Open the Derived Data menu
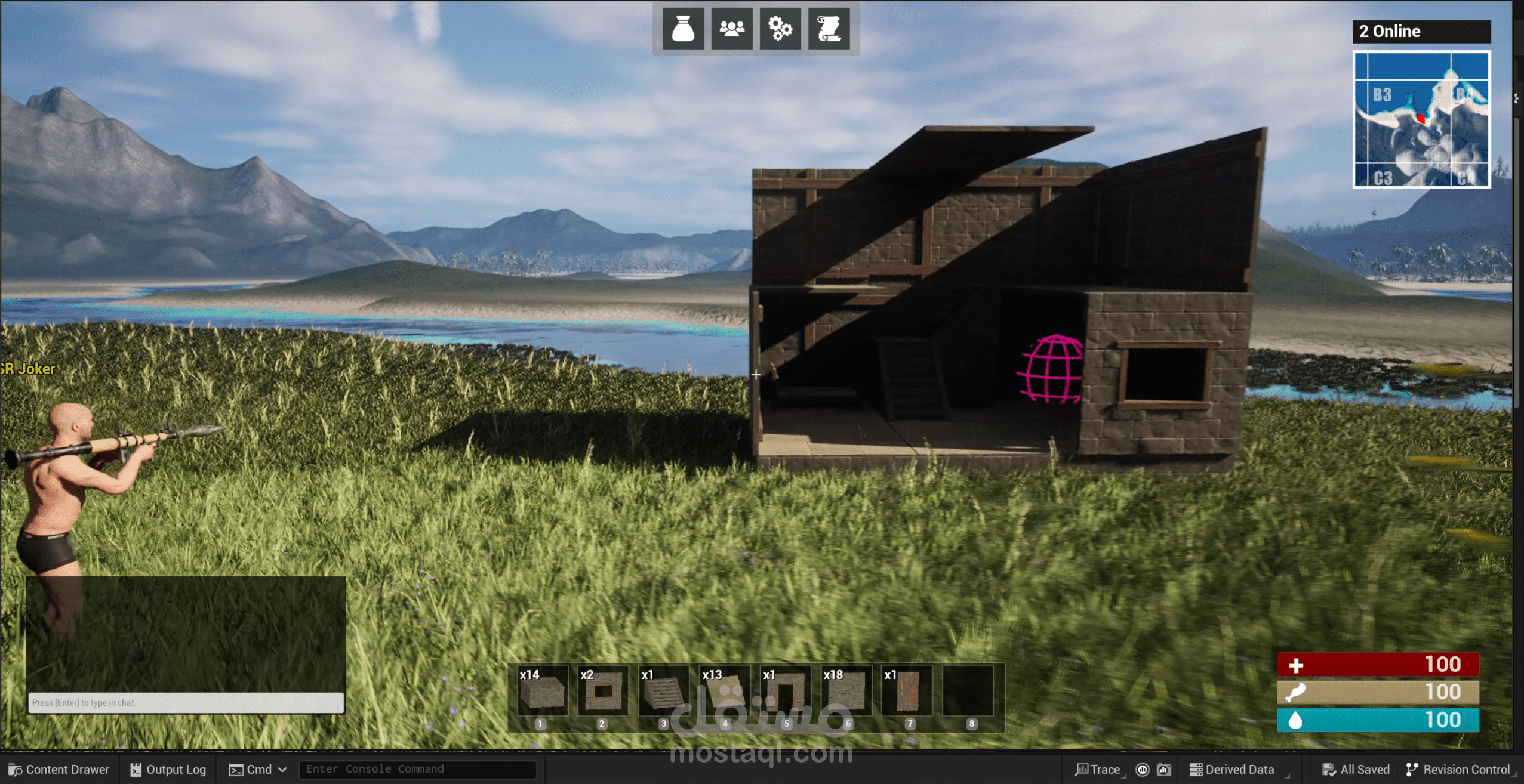The width and height of the screenshot is (1524, 784). coord(1232,770)
